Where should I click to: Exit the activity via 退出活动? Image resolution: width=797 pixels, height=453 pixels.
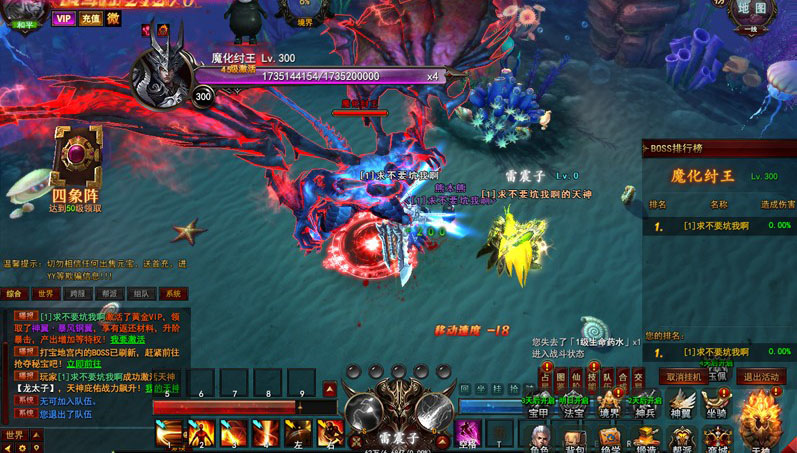(x=760, y=377)
